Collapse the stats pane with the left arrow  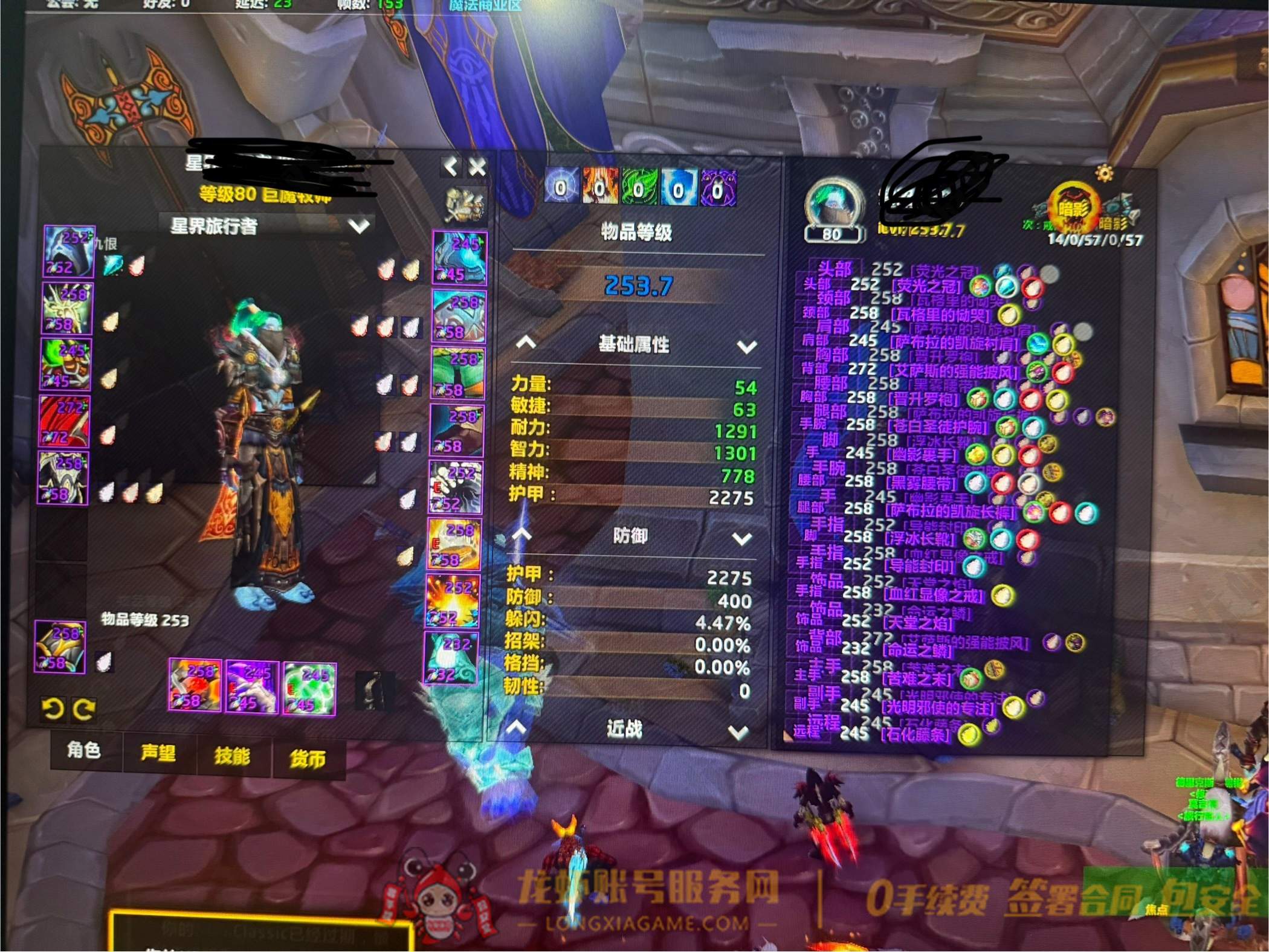(451, 167)
